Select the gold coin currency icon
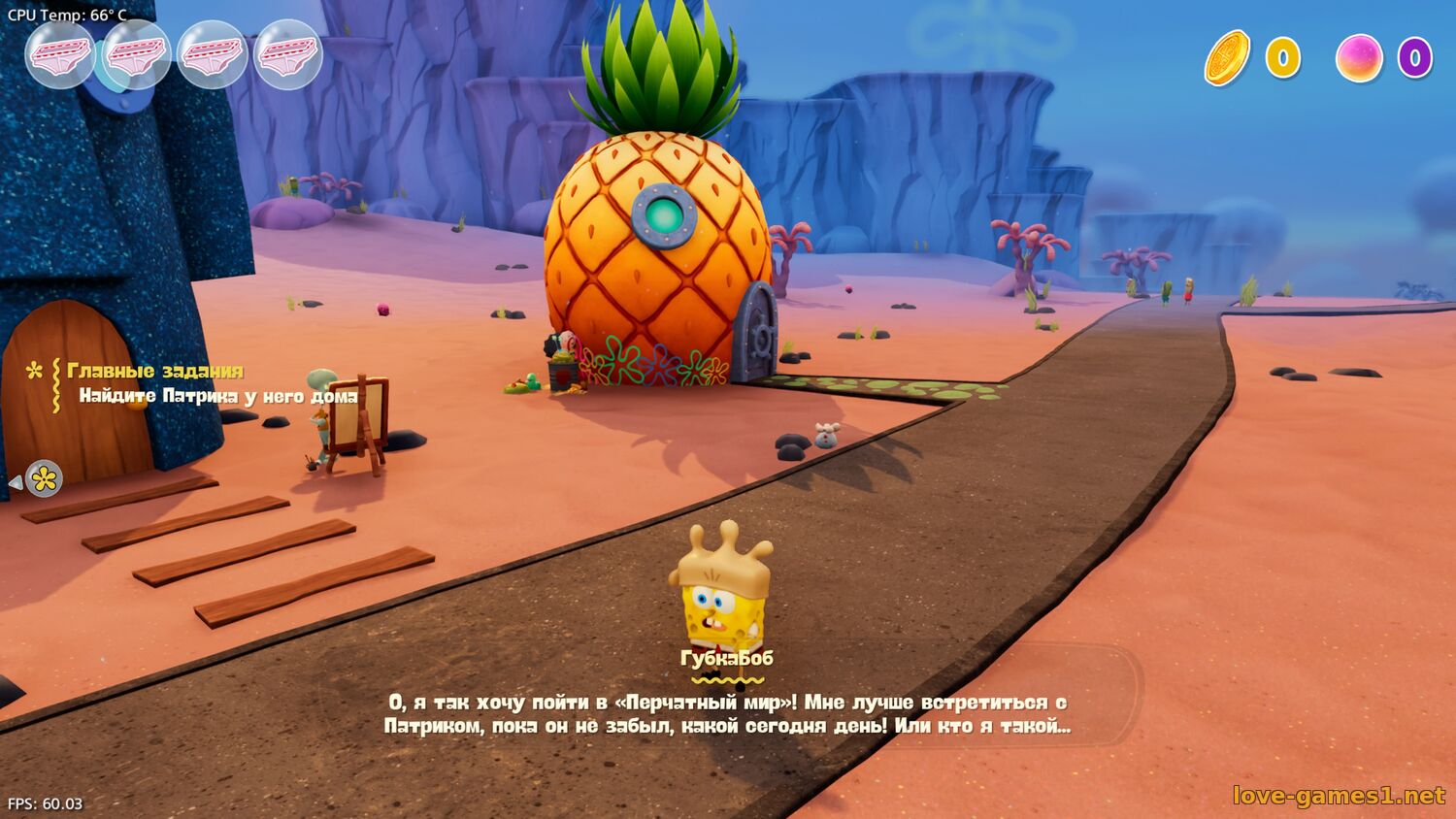1456x819 pixels. pyautogui.click(x=1227, y=58)
